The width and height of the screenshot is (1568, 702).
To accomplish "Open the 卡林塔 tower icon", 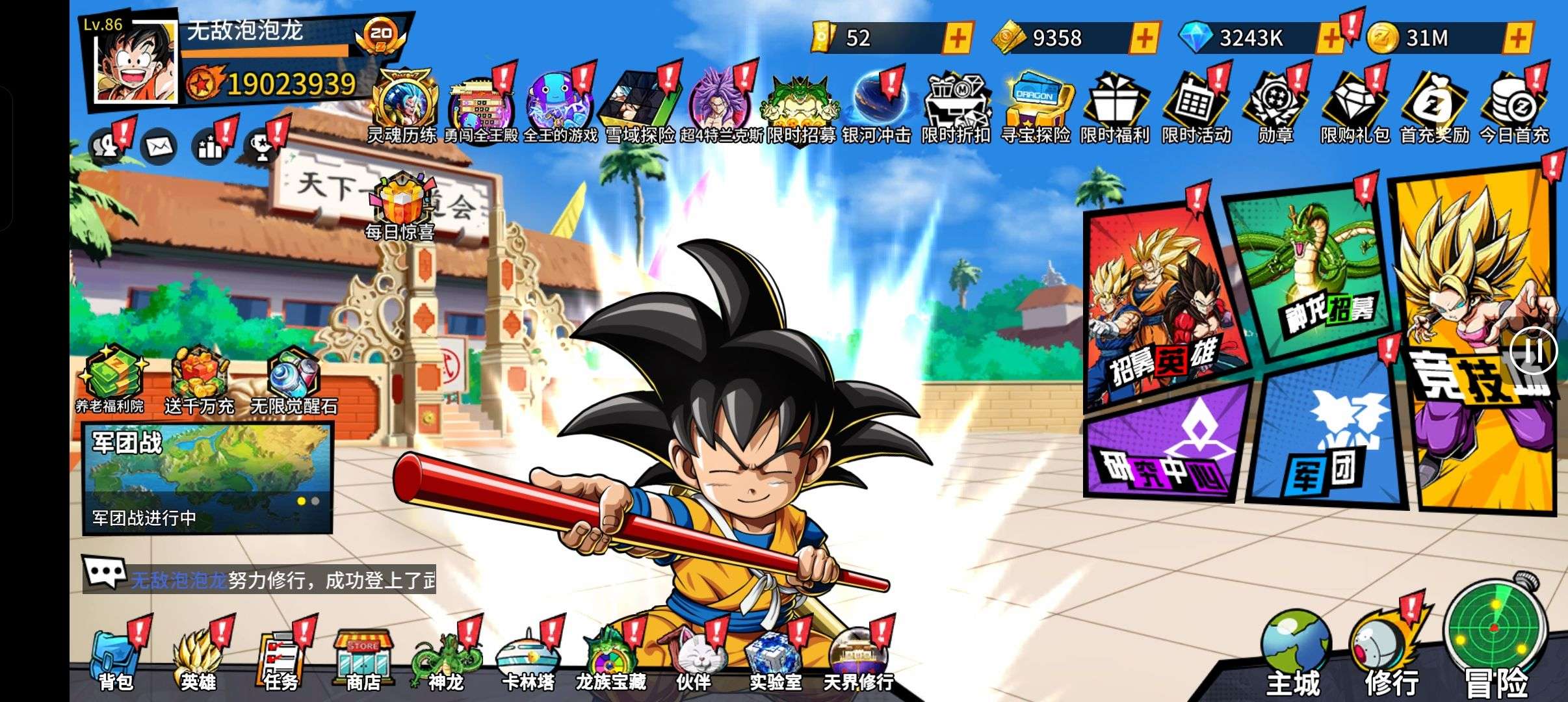I will click(528, 660).
